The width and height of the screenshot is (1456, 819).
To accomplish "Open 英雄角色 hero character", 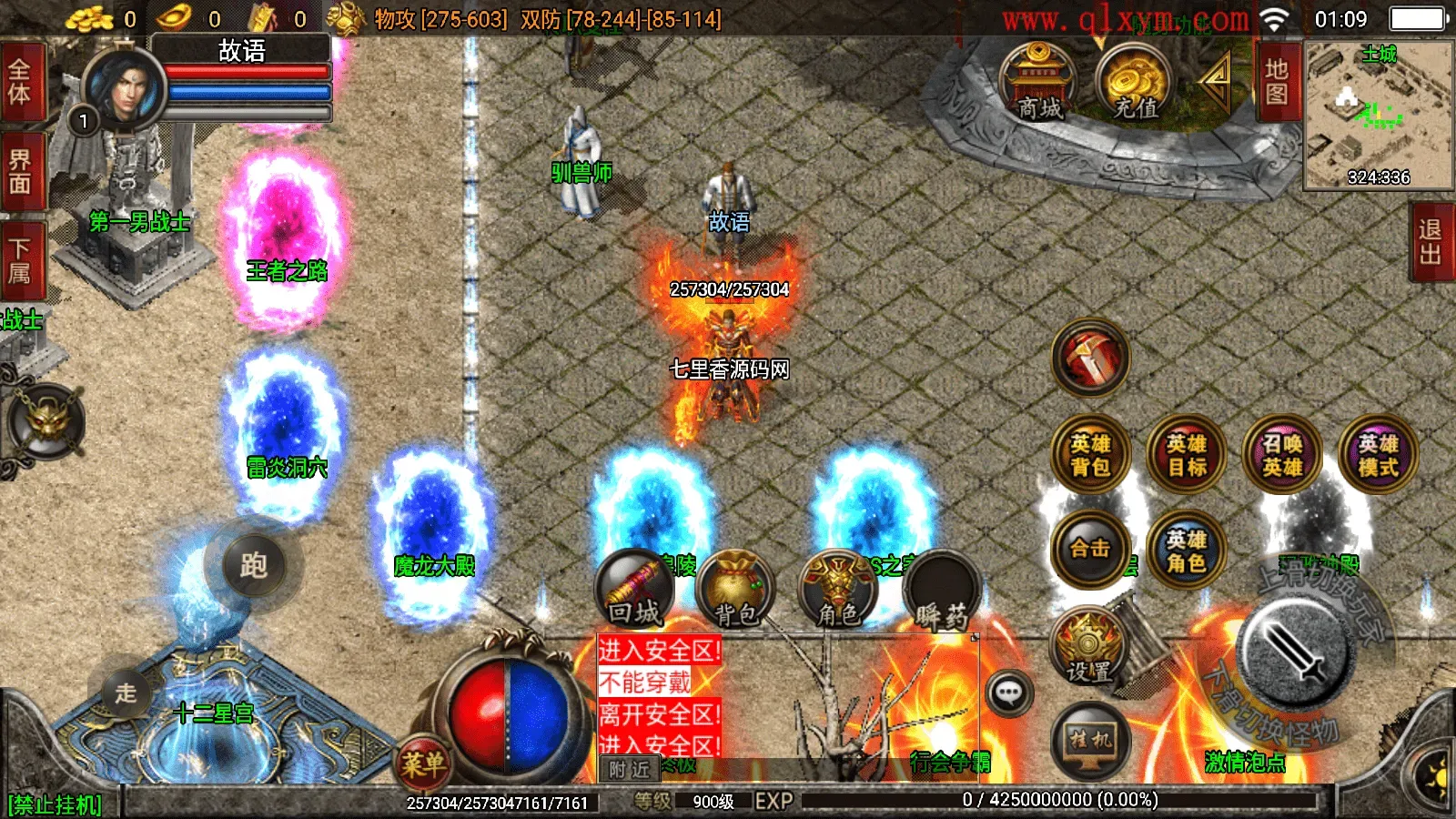I will click(1187, 551).
